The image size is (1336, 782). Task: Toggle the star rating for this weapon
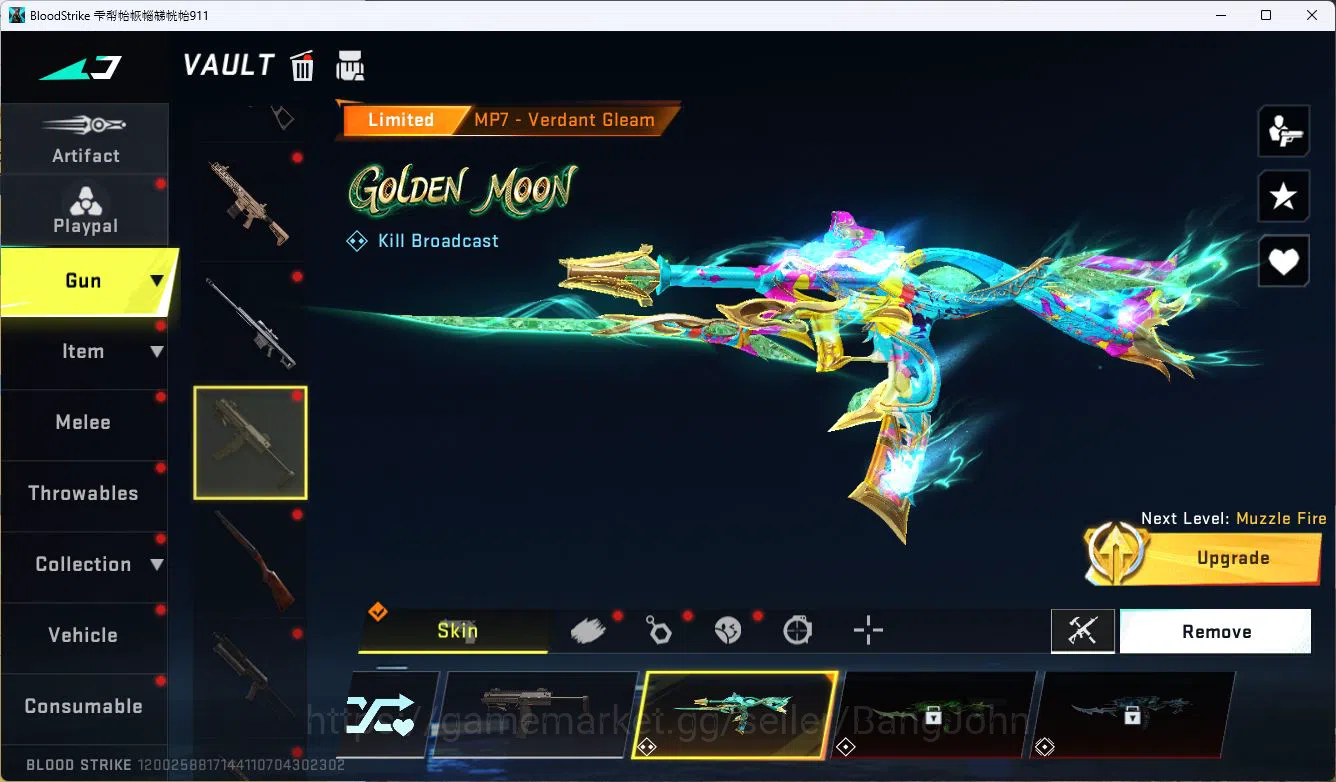click(x=1283, y=196)
